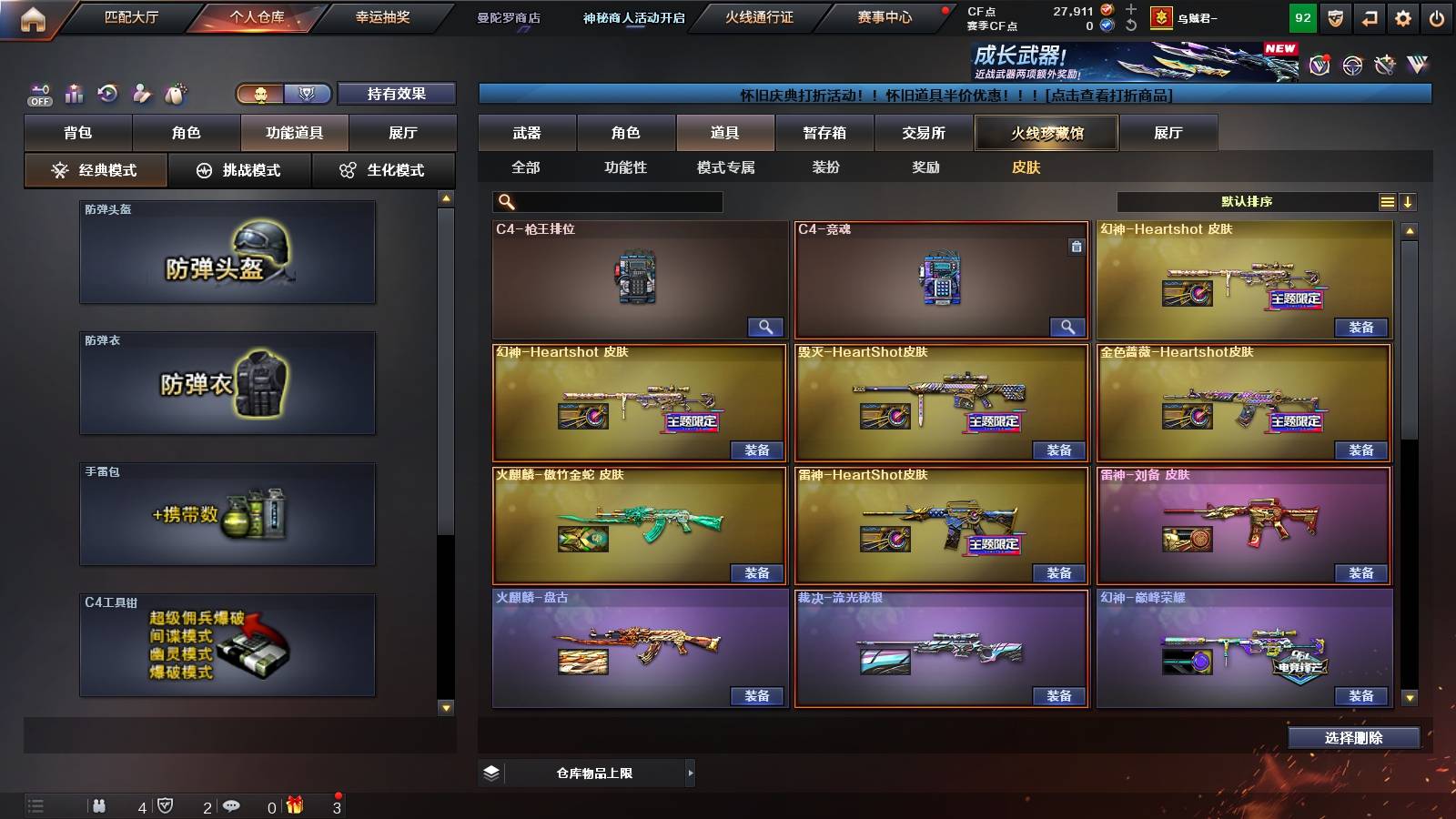Screen dimensions: 1456x819
Task: Click the power/exit icon at top right
Action: [1436, 17]
